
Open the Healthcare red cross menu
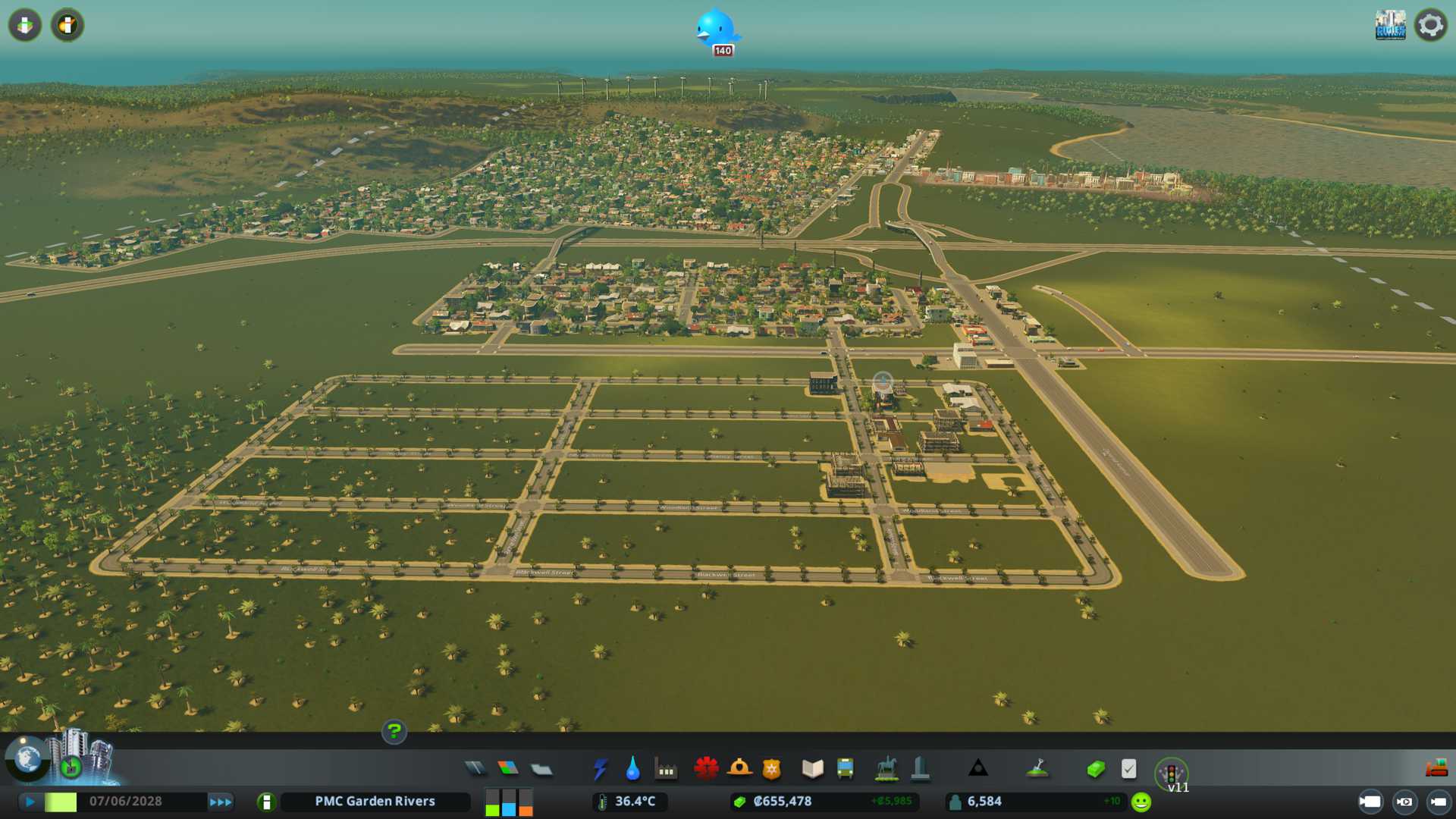tap(706, 769)
